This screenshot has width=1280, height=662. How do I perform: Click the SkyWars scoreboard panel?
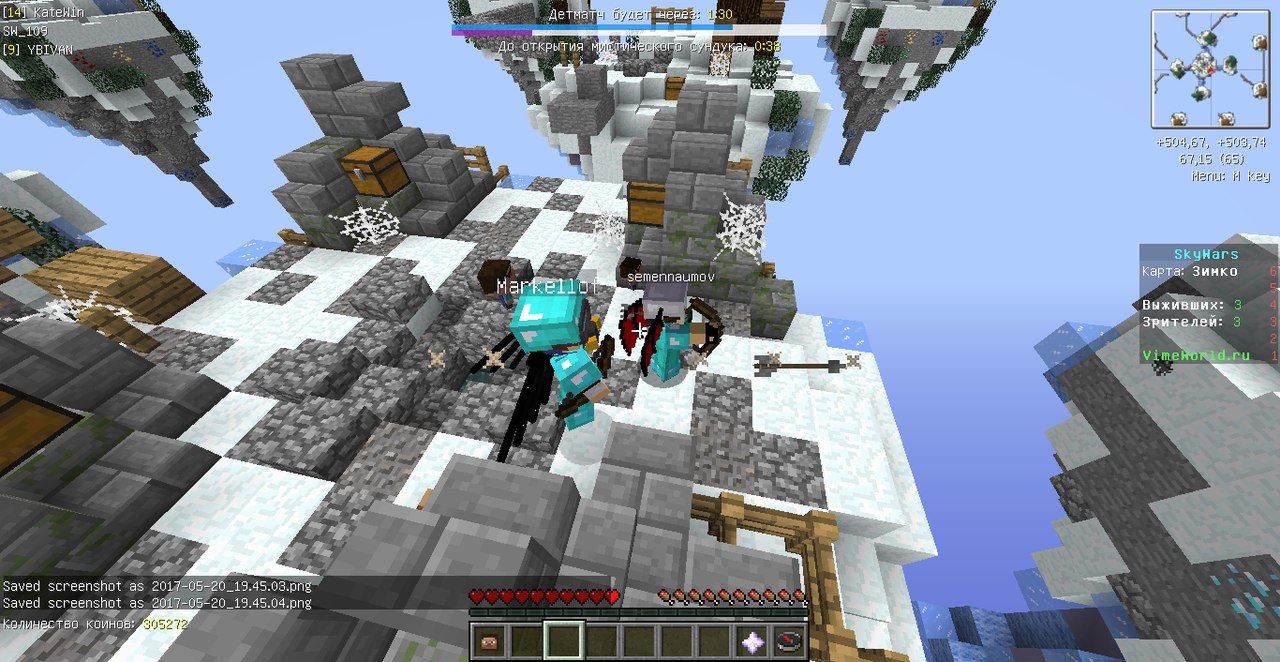[x=1208, y=304]
